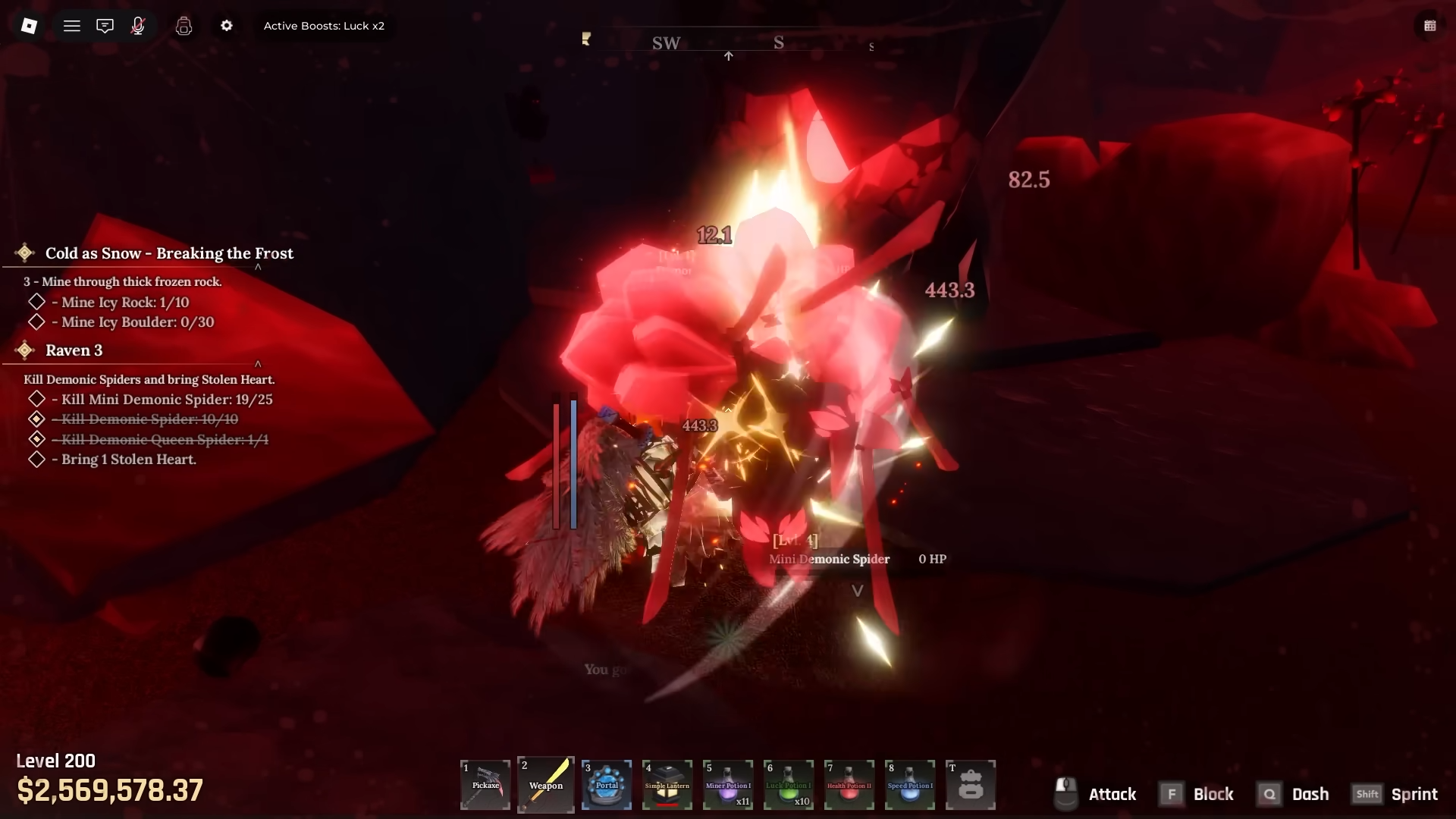Use the red Health Potion II
This screenshot has width=1456, height=819.
click(x=849, y=785)
